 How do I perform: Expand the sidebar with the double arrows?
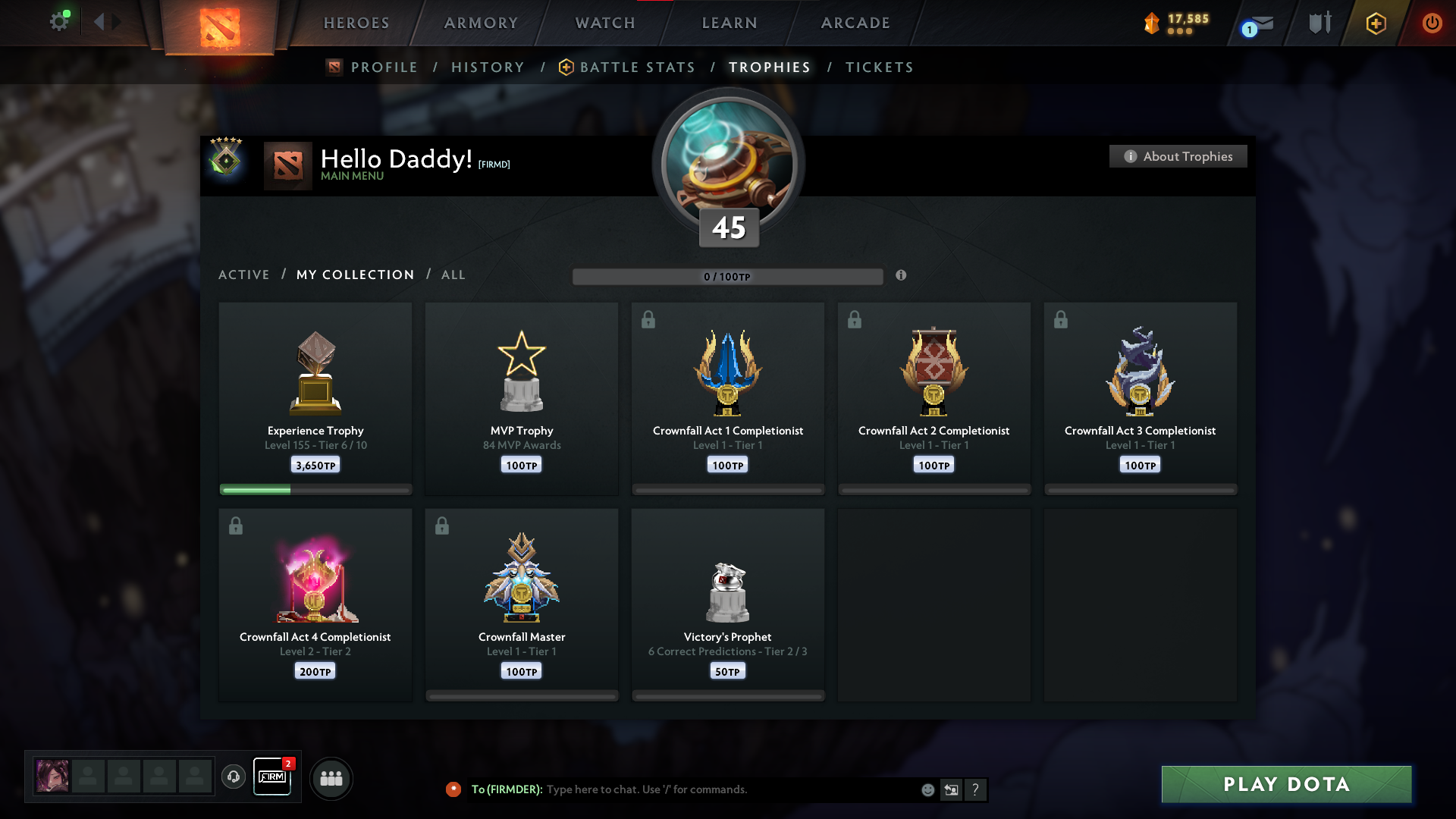pyautogui.click(x=106, y=22)
